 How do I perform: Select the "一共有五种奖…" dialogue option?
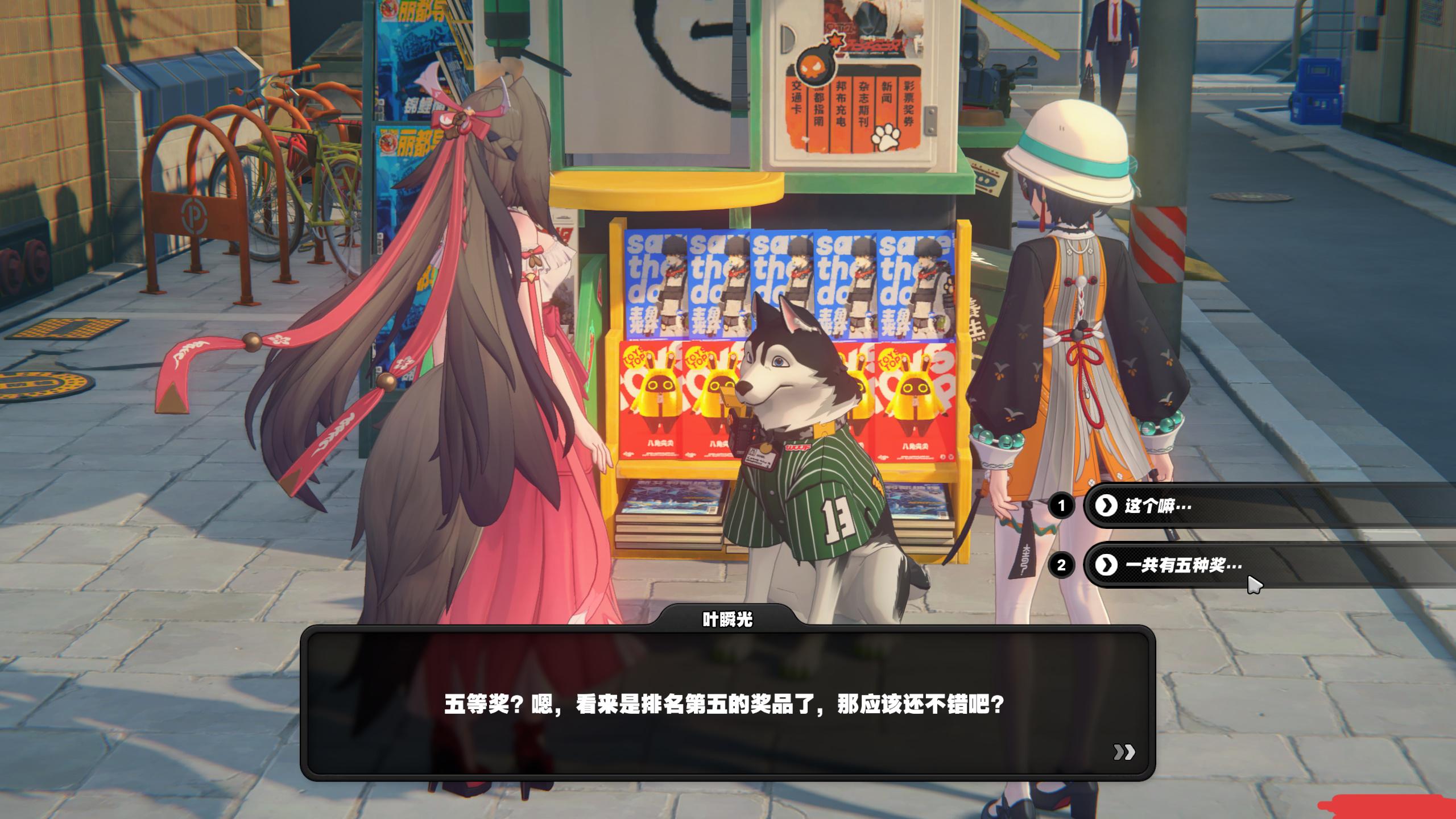point(1183,565)
